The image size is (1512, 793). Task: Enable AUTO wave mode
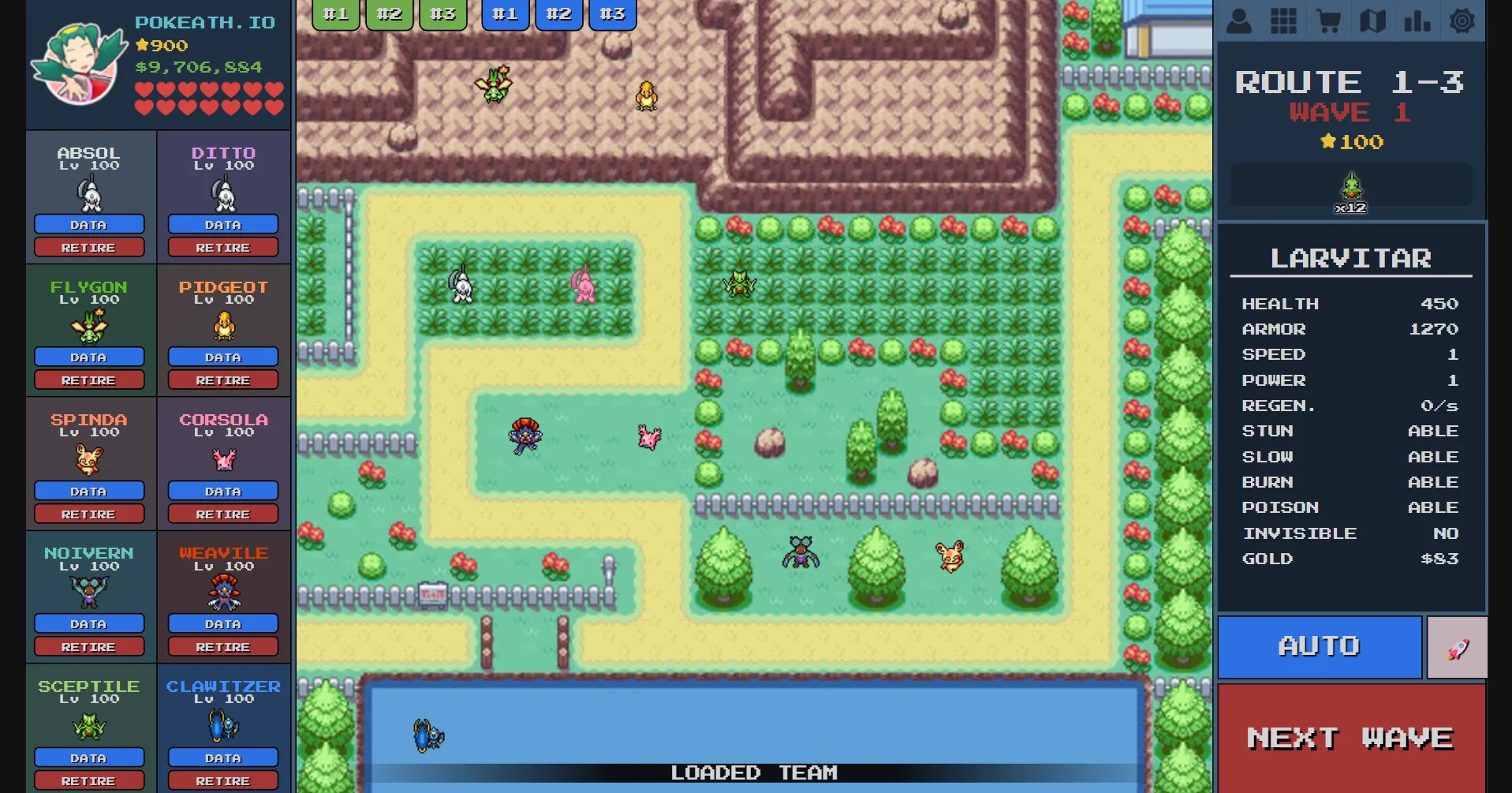[1319, 646]
